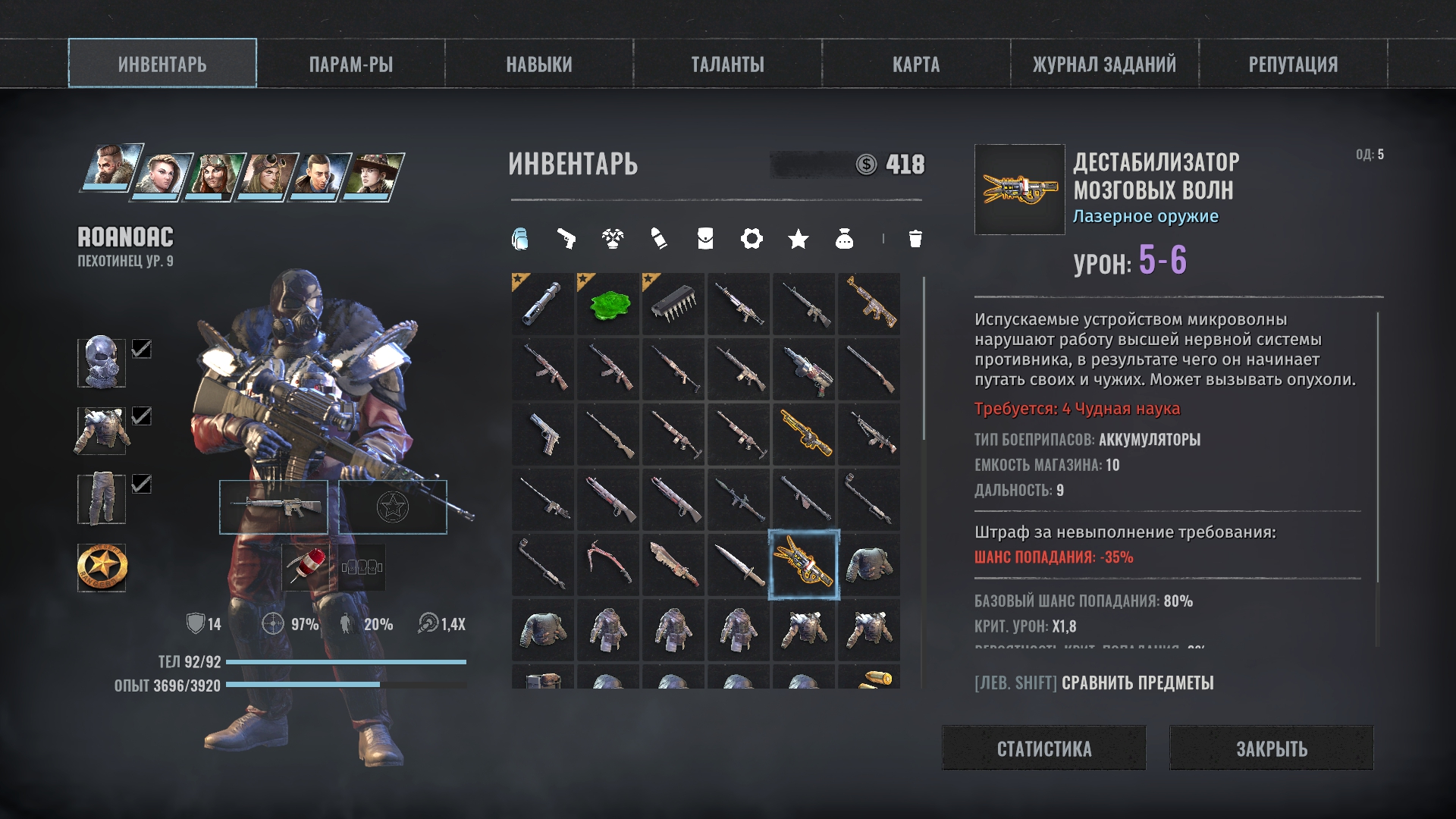Switch to the РЕПУТАЦИЯ tab

[1293, 64]
